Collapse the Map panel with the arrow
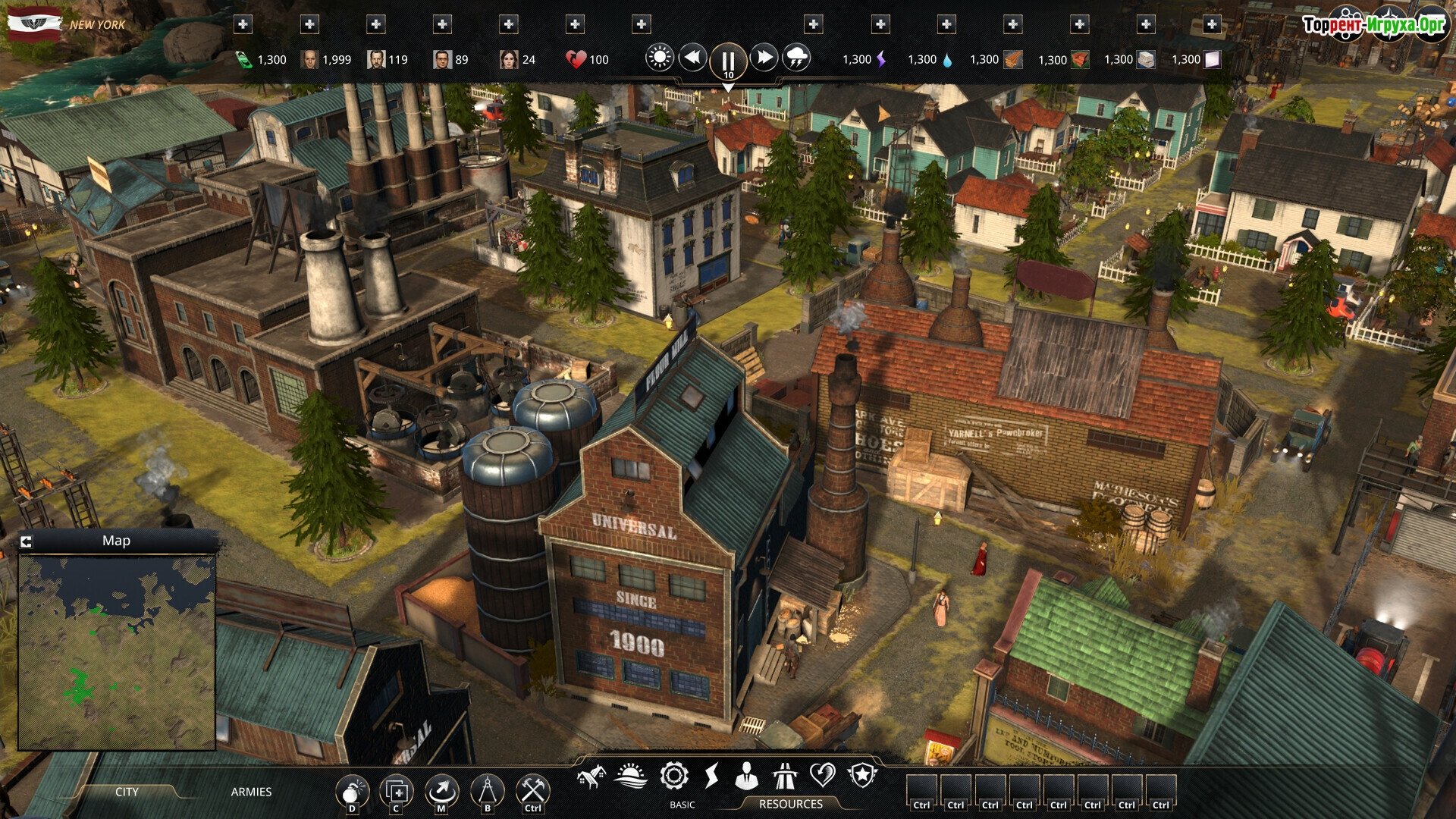1456x819 pixels. pyautogui.click(x=27, y=541)
